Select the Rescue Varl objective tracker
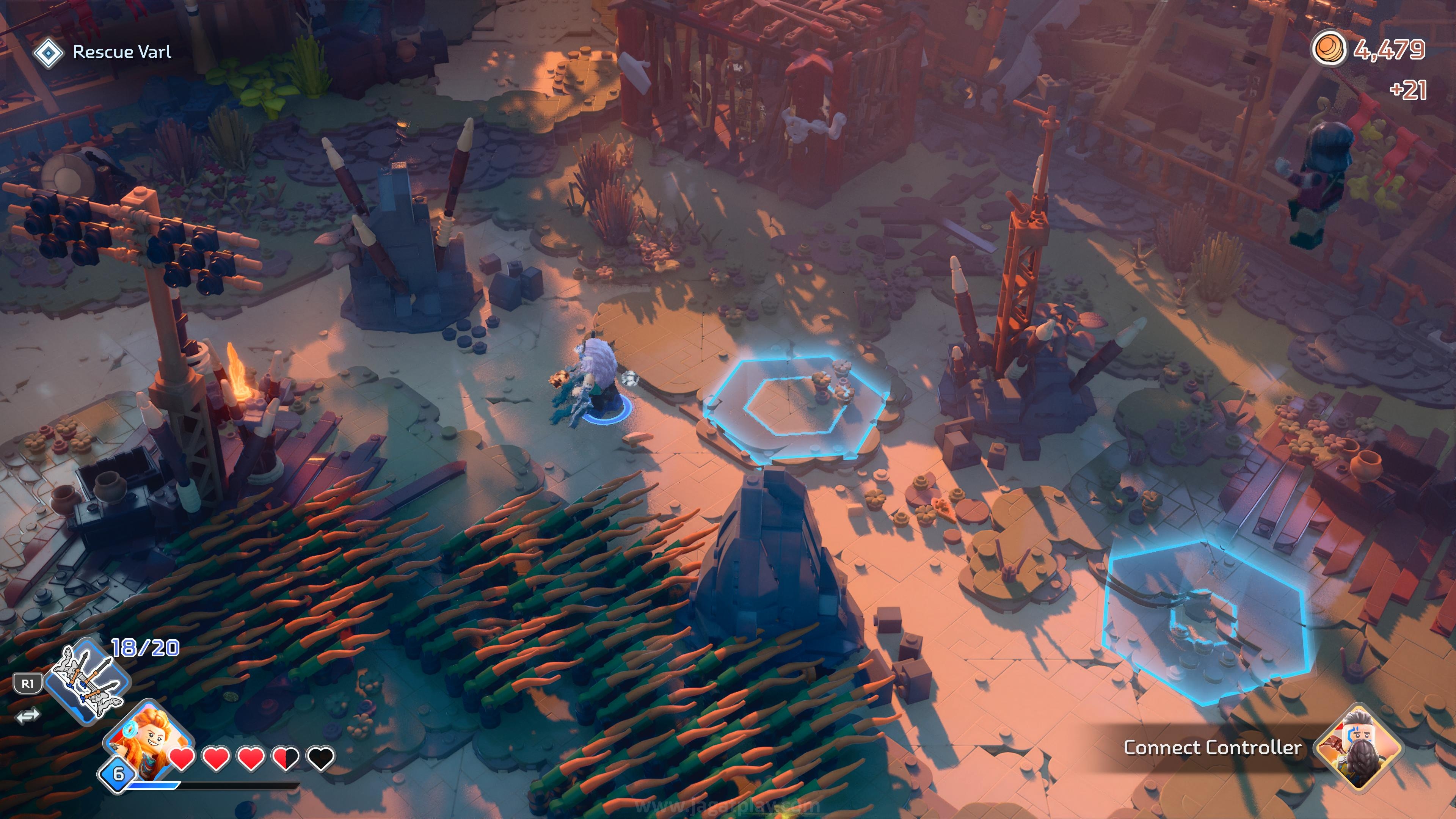This screenshot has width=1456, height=819. (104, 53)
